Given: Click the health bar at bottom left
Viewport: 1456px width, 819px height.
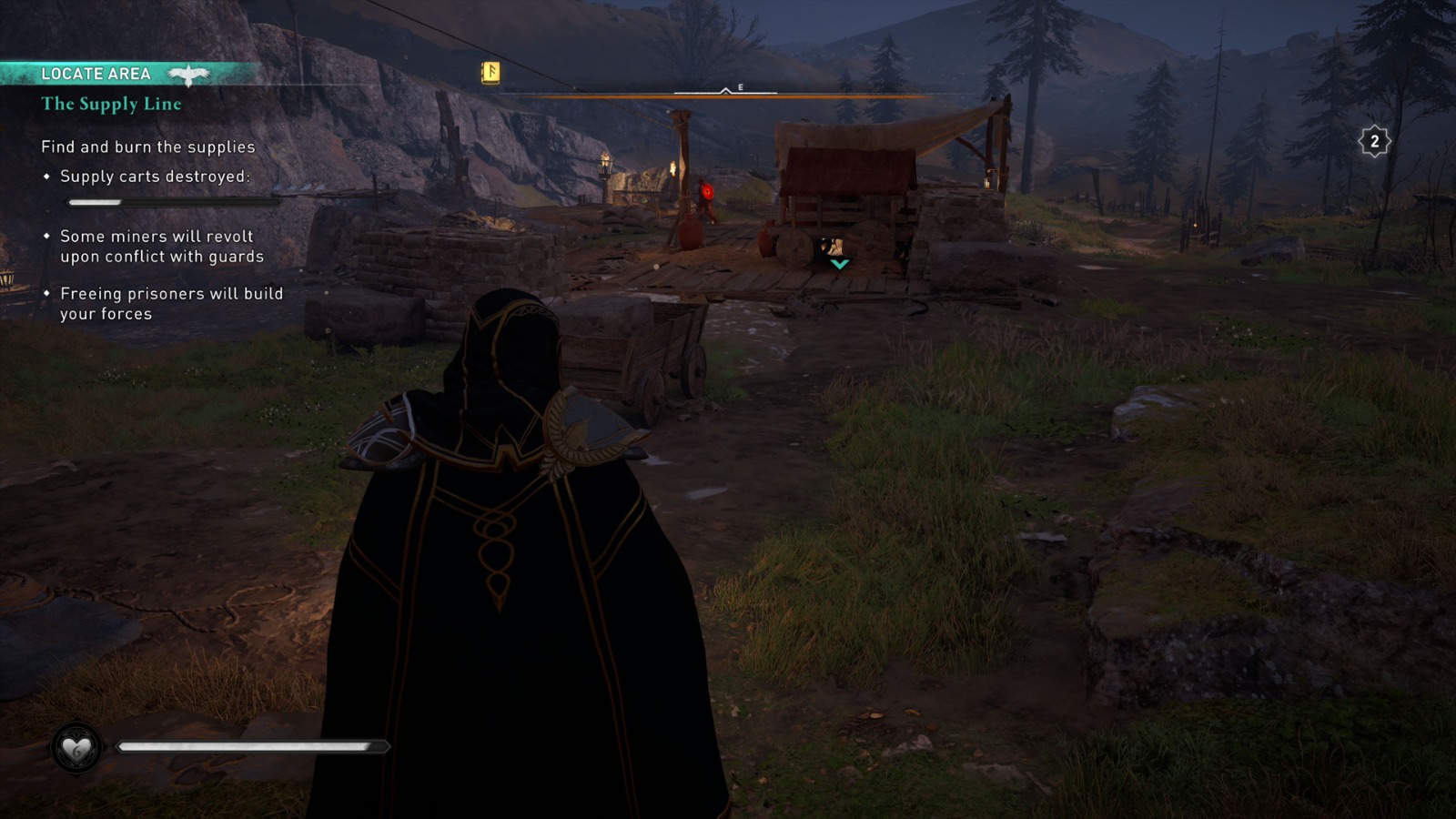Looking at the screenshot, I should (250, 748).
